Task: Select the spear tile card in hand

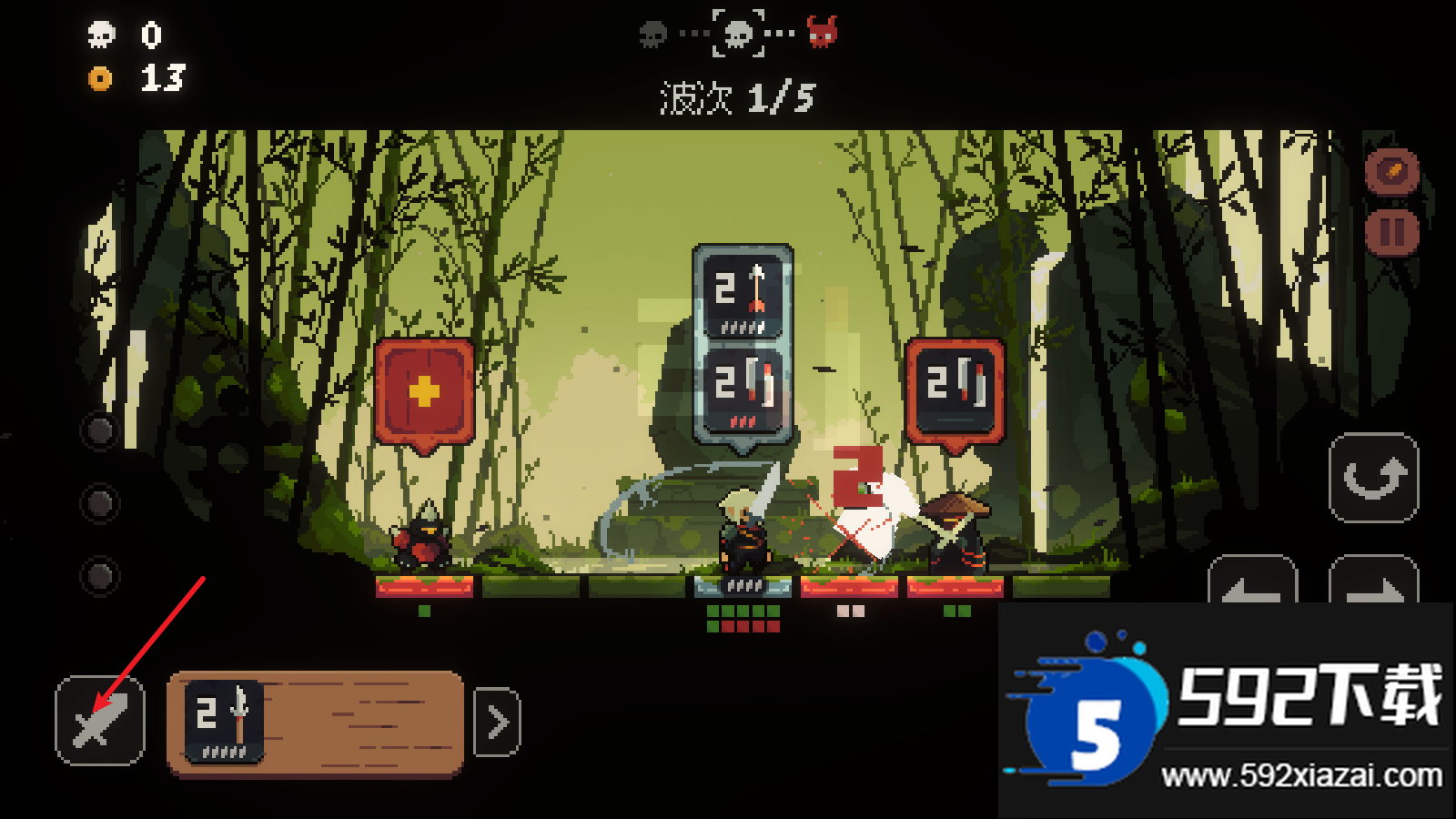Action: click(x=224, y=722)
